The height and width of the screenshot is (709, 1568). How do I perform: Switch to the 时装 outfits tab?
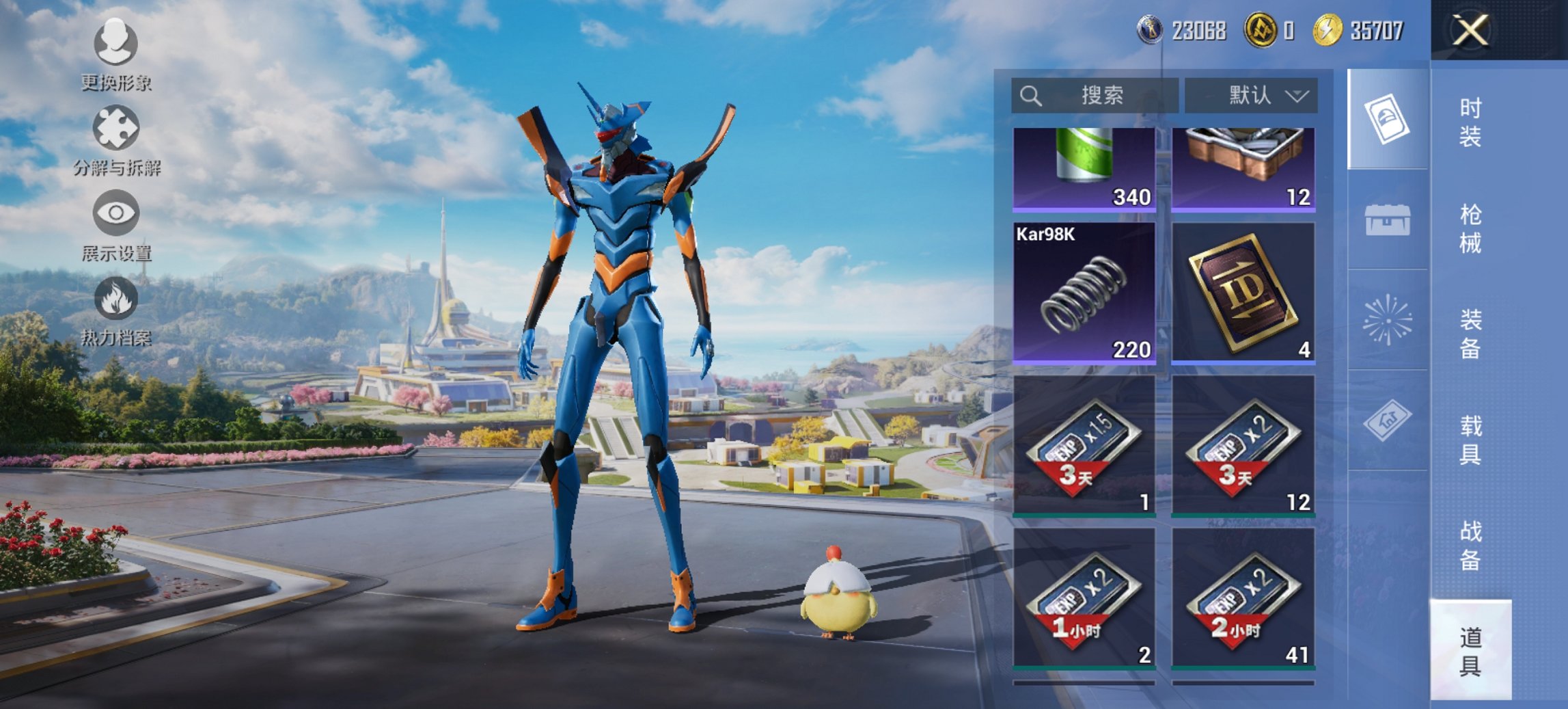[x=1470, y=122]
